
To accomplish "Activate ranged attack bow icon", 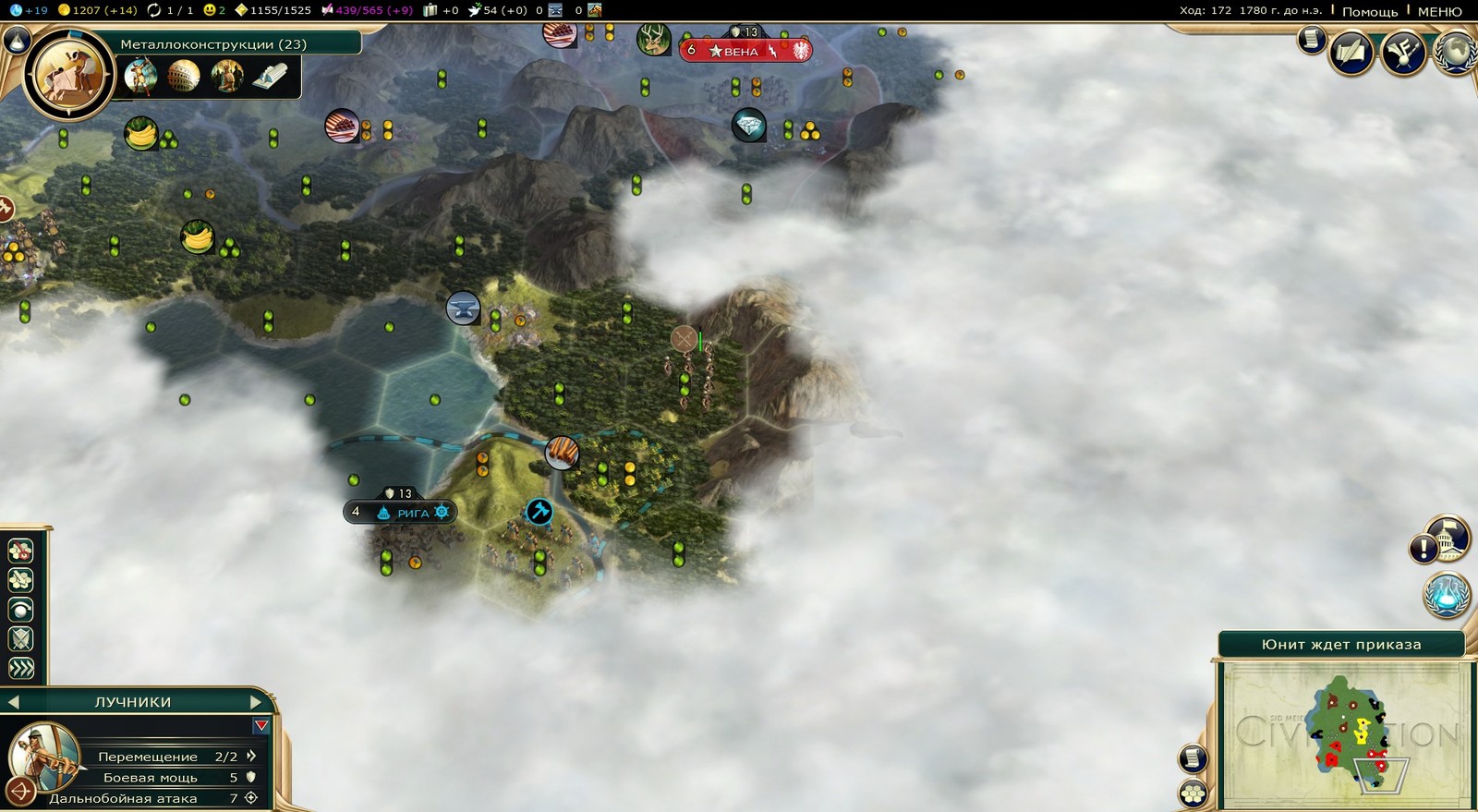I will [20, 792].
